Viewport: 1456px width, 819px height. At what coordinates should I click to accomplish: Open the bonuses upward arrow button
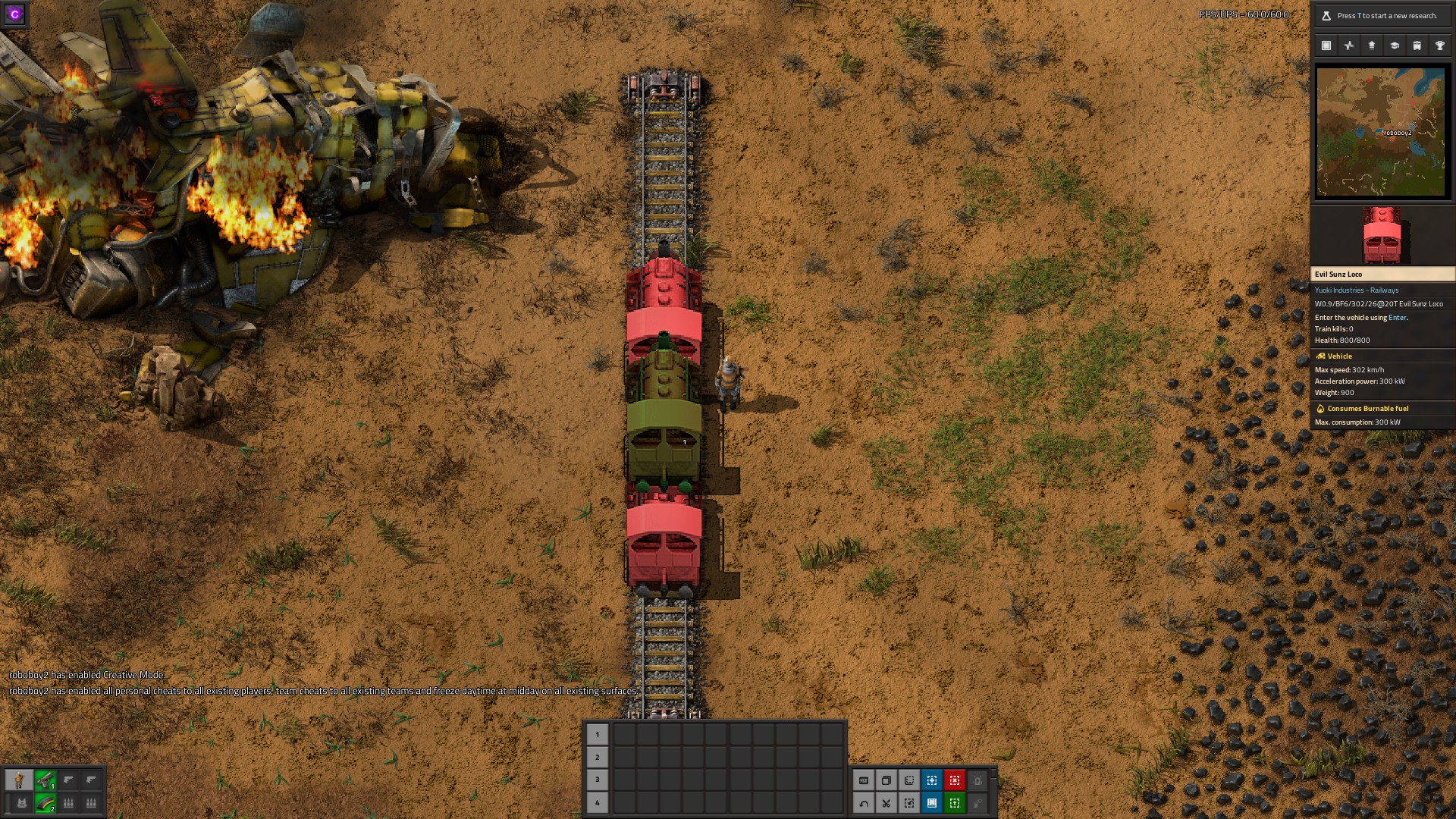pyautogui.click(x=1371, y=45)
